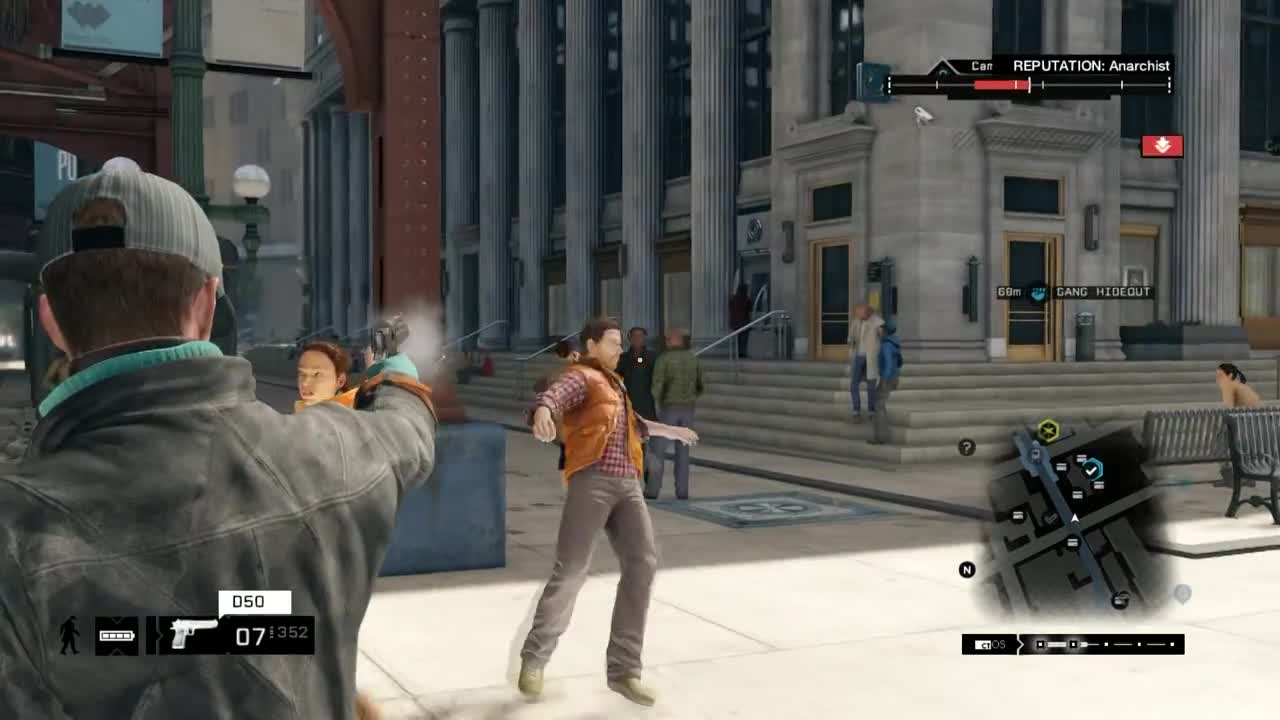Click the ctOS label below the minimap
The height and width of the screenshot is (720, 1280).
point(991,644)
